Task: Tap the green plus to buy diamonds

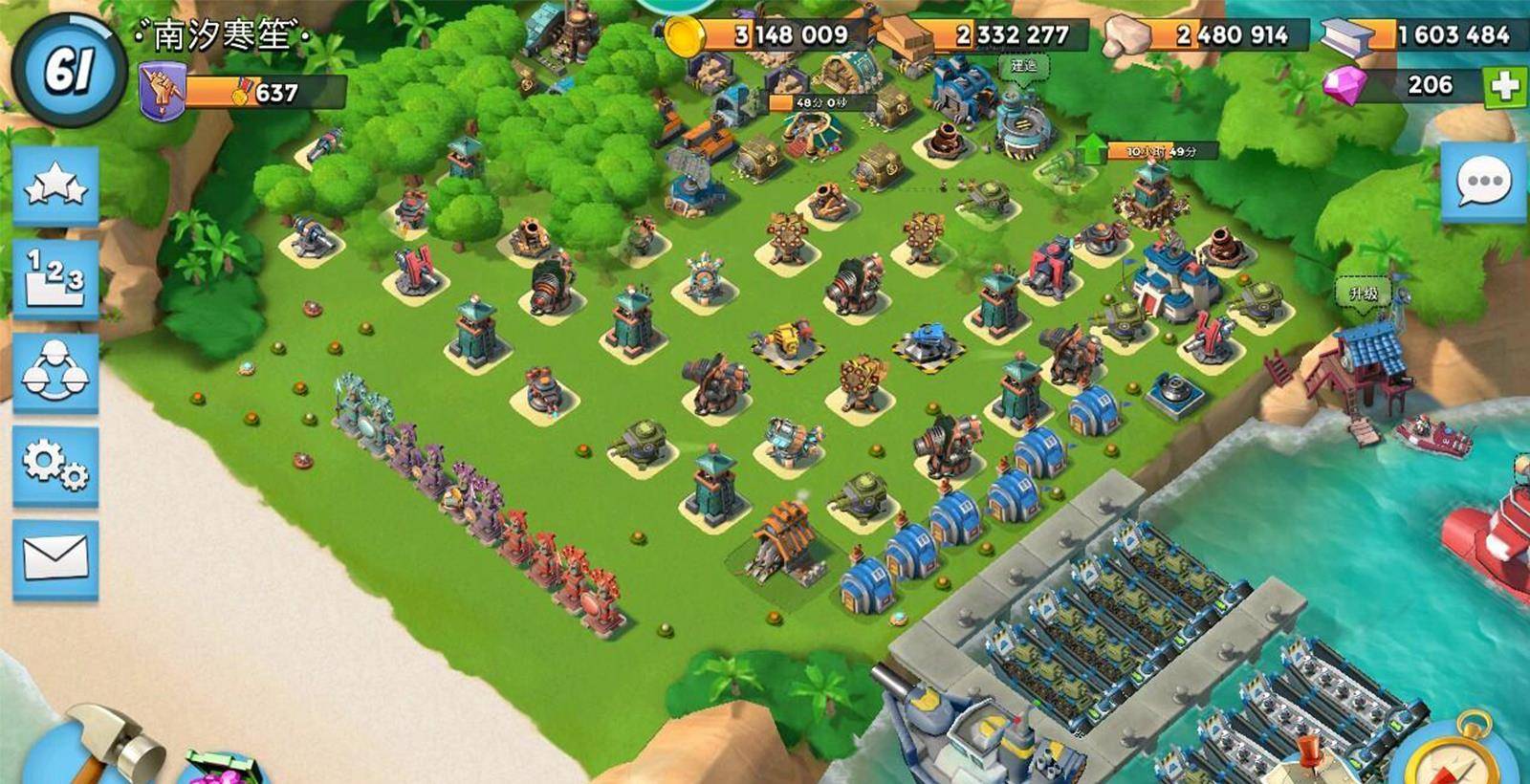Action: tap(1505, 86)
